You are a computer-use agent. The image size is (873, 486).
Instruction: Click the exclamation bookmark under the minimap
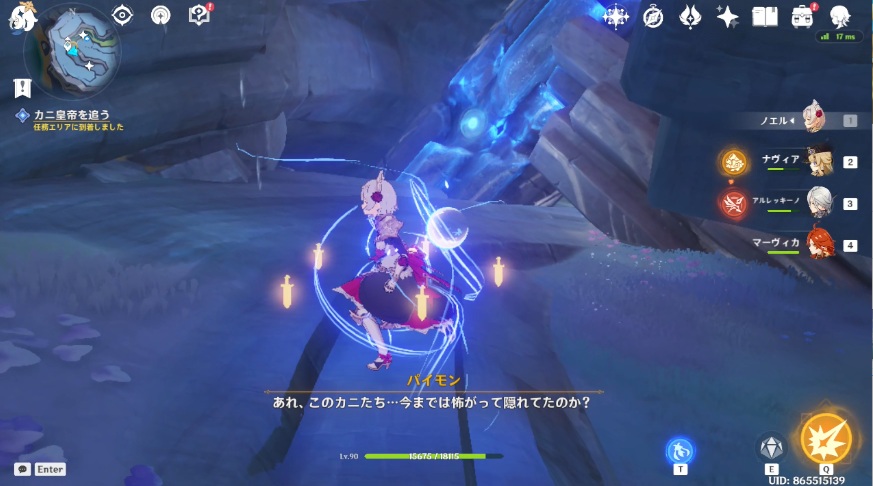tap(23, 88)
